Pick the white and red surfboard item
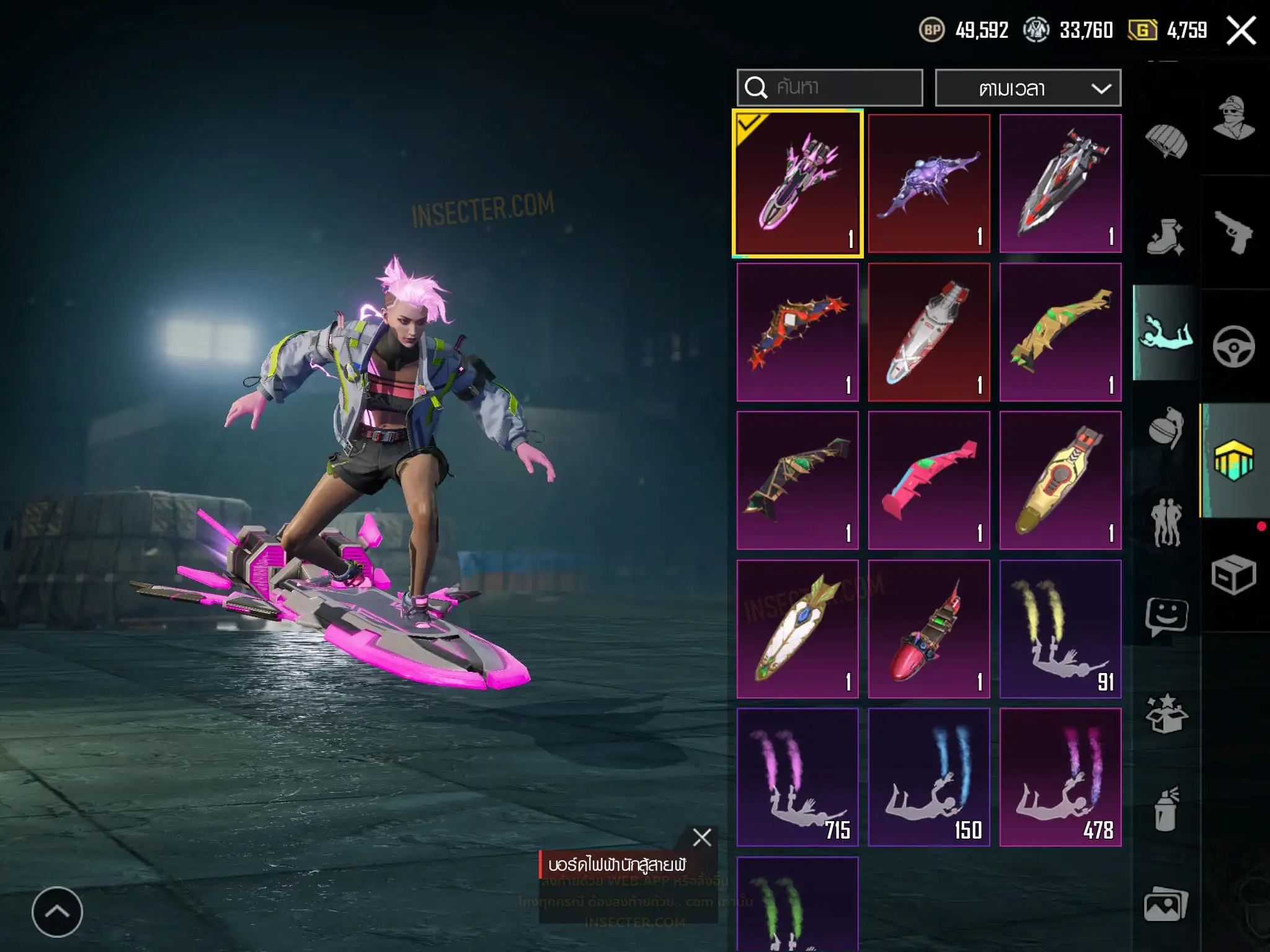The height and width of the screenshot is (952, 1270). (x=929, y=332)
